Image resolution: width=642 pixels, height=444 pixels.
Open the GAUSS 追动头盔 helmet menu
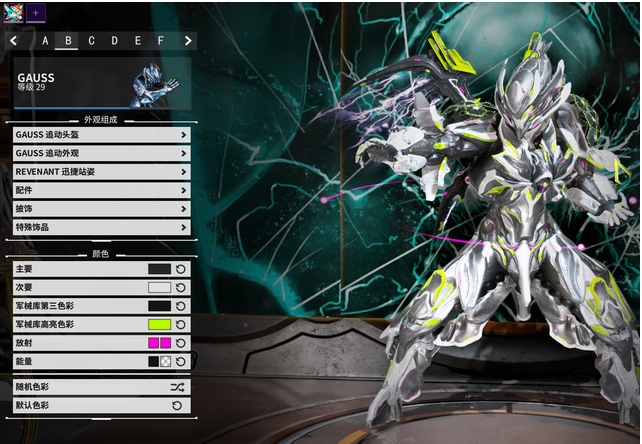(x=101, y=135)
